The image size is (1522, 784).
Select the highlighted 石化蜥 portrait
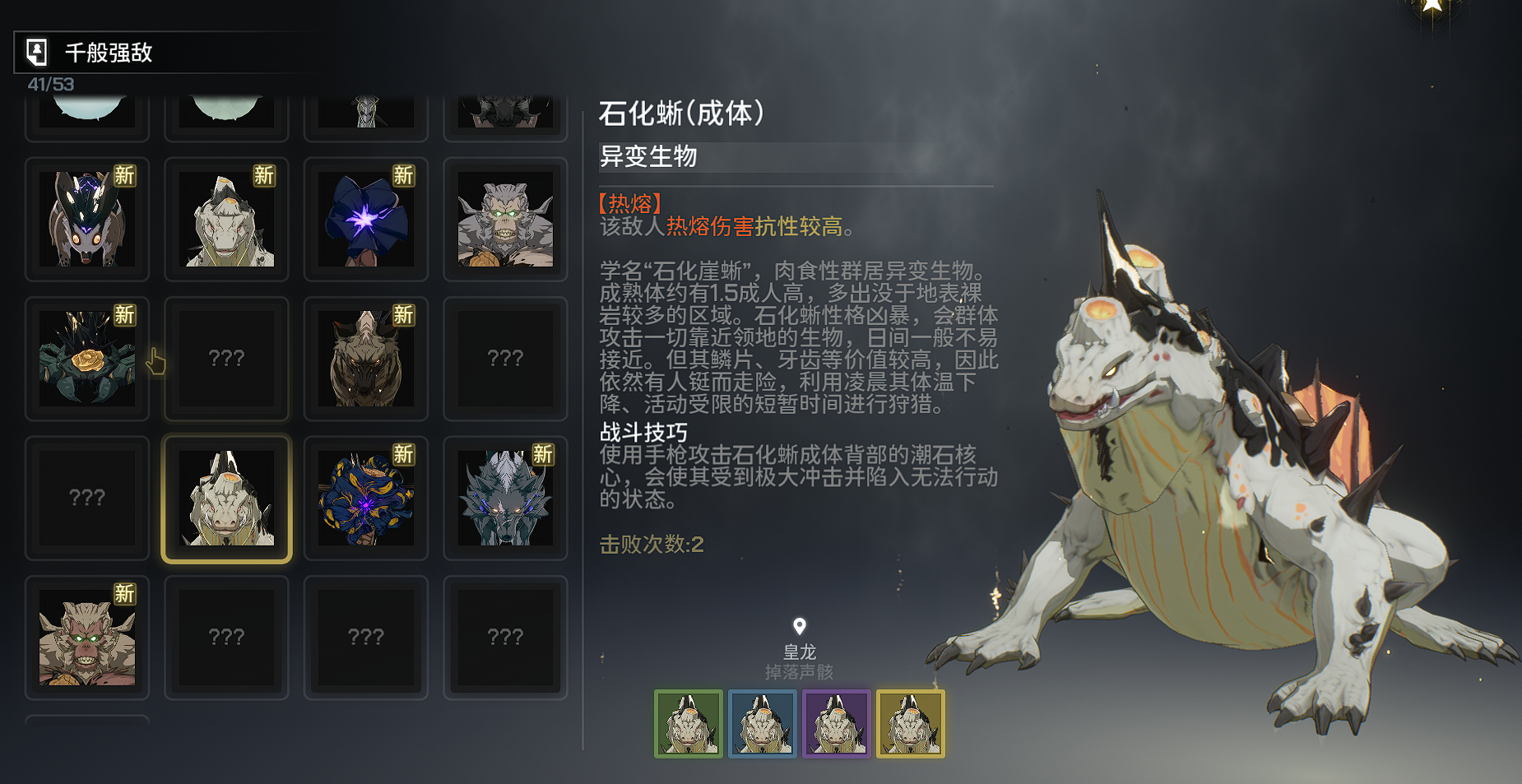[x=226, y=498]
